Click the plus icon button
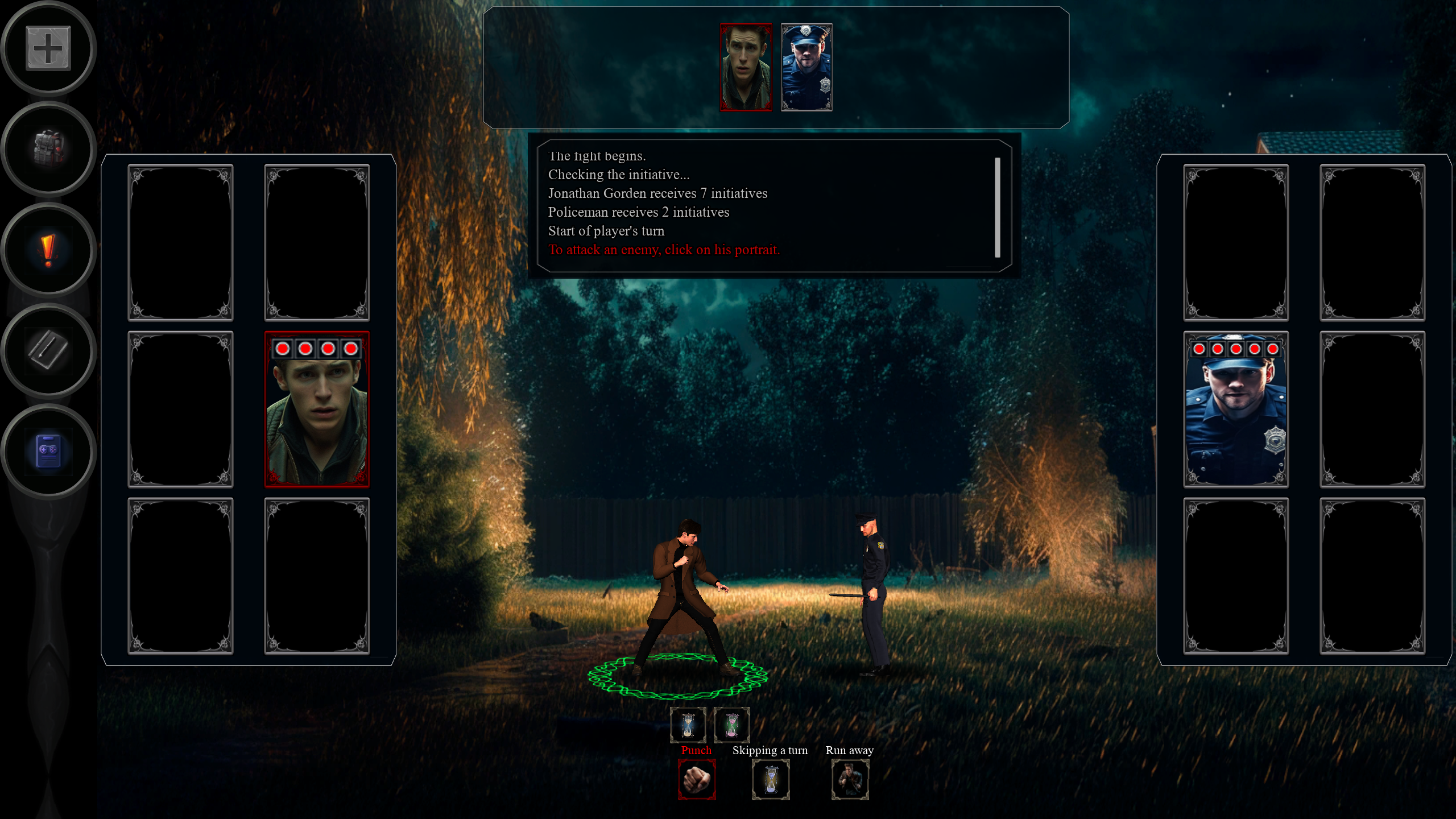The image size is (1456, 819). coord(48,48)
